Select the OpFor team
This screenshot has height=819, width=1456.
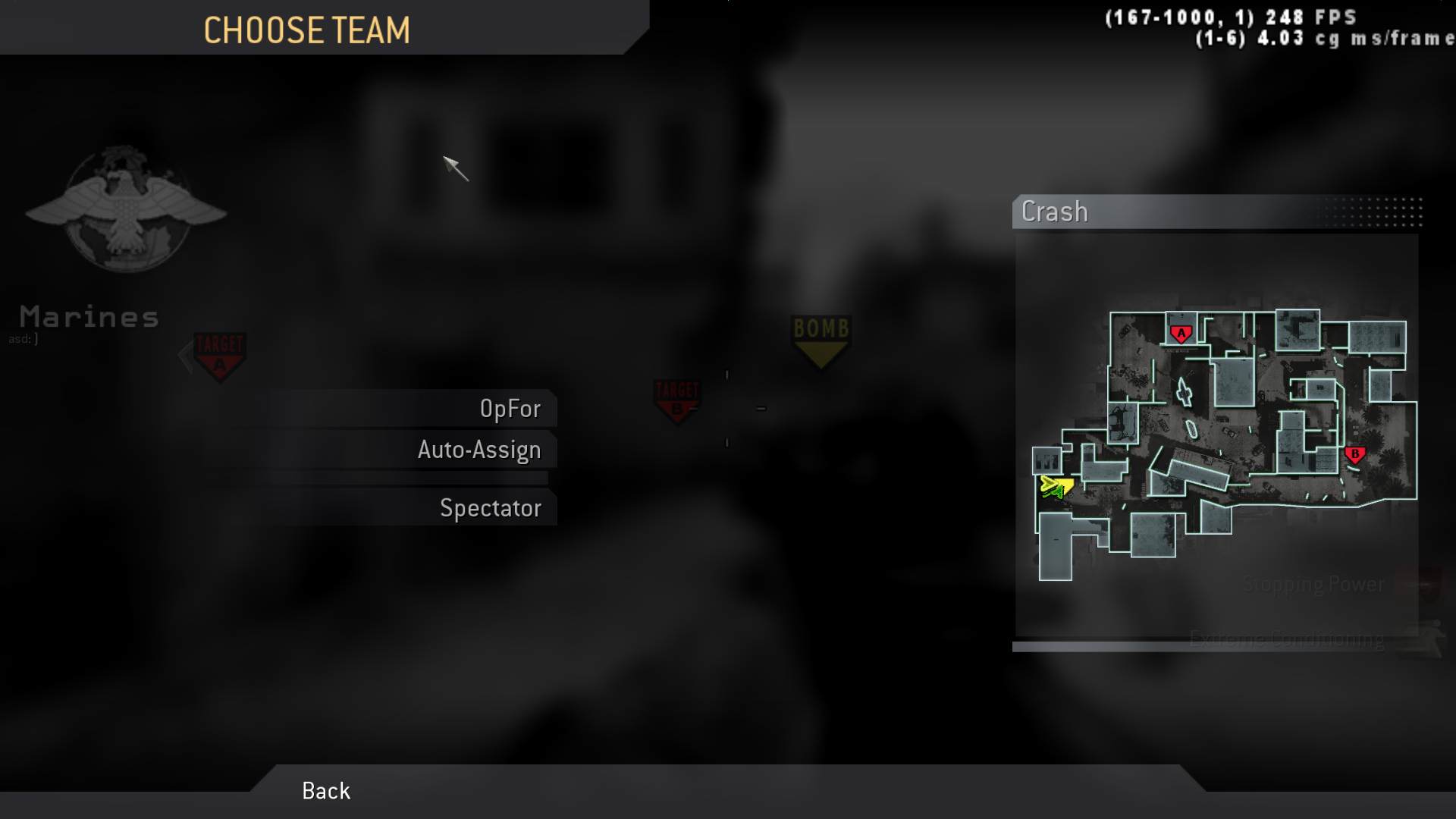[x=512, y=408]
